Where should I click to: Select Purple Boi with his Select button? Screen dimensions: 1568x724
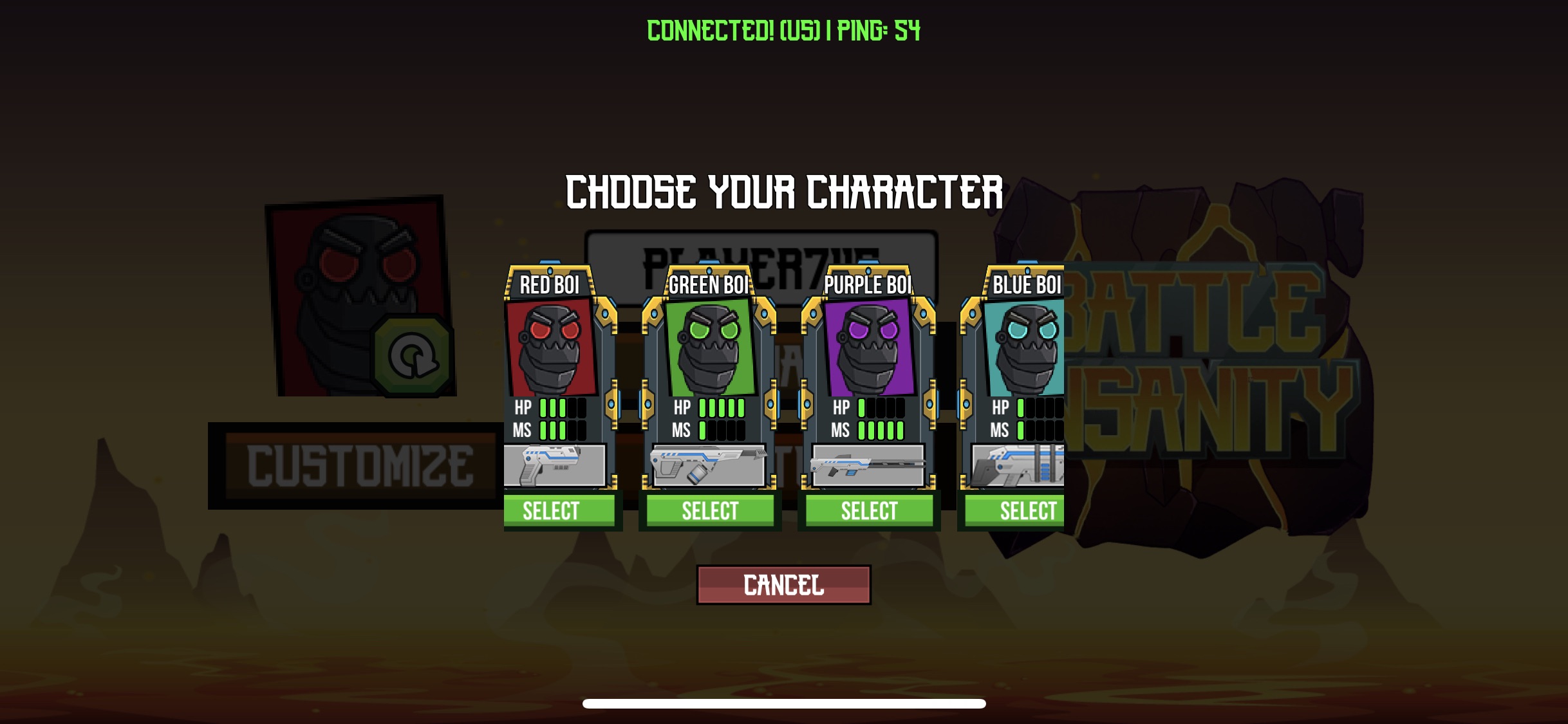click(870, 510)
